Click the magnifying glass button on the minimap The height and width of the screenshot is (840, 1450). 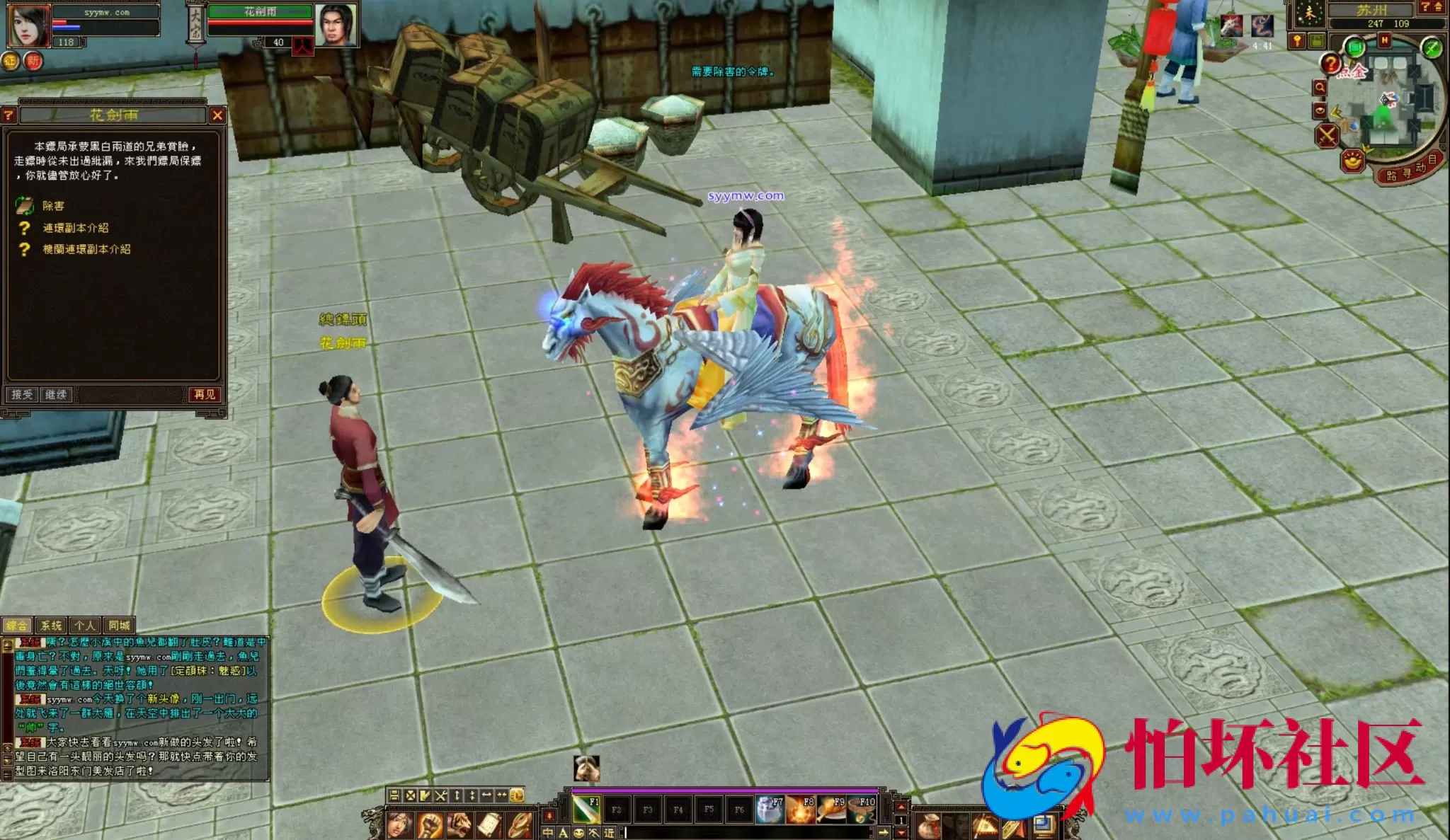pos(1320,88)
